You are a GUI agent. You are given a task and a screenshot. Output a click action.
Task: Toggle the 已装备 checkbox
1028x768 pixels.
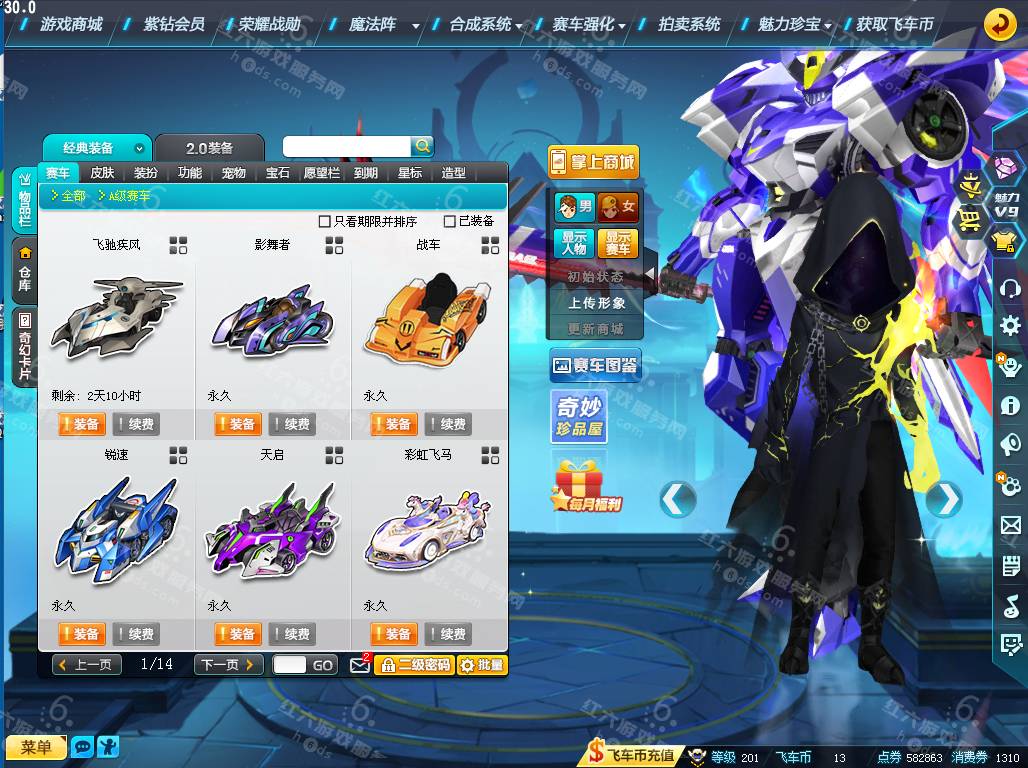pos(450,221)
